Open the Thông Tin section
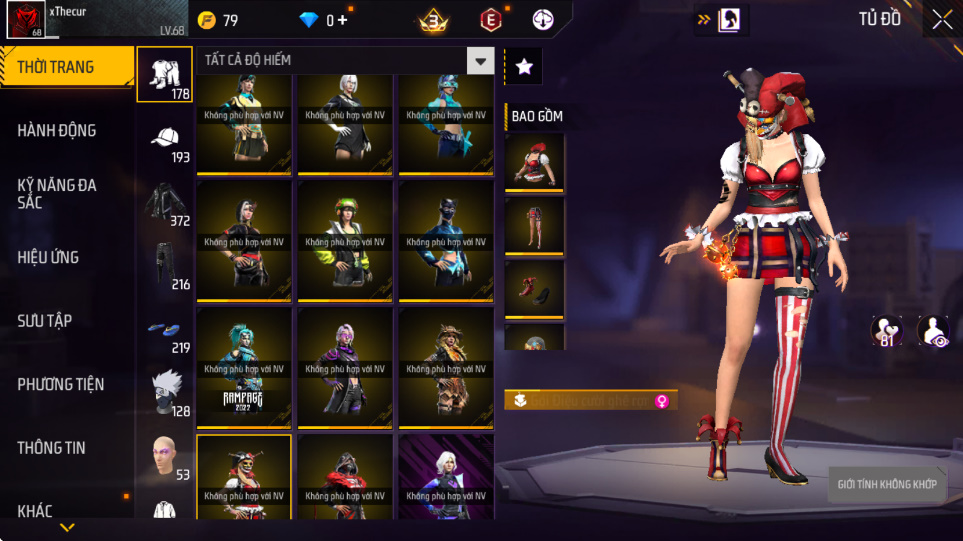 51,447
